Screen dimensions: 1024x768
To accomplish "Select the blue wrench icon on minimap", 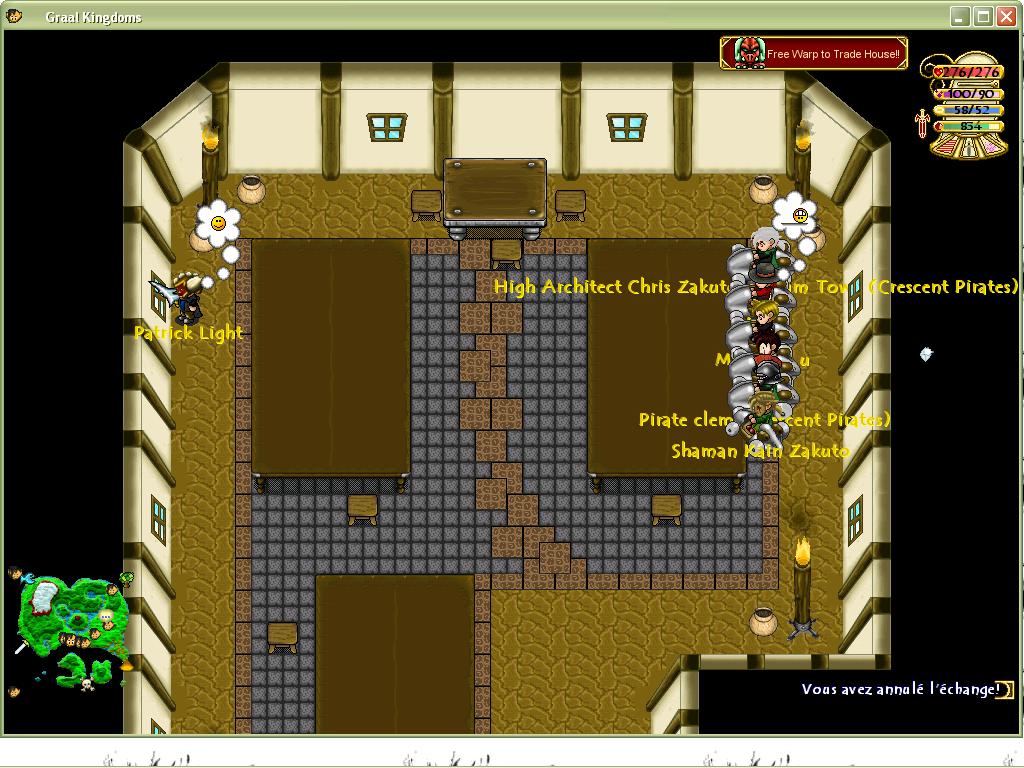I will click(x=27, y=579).
